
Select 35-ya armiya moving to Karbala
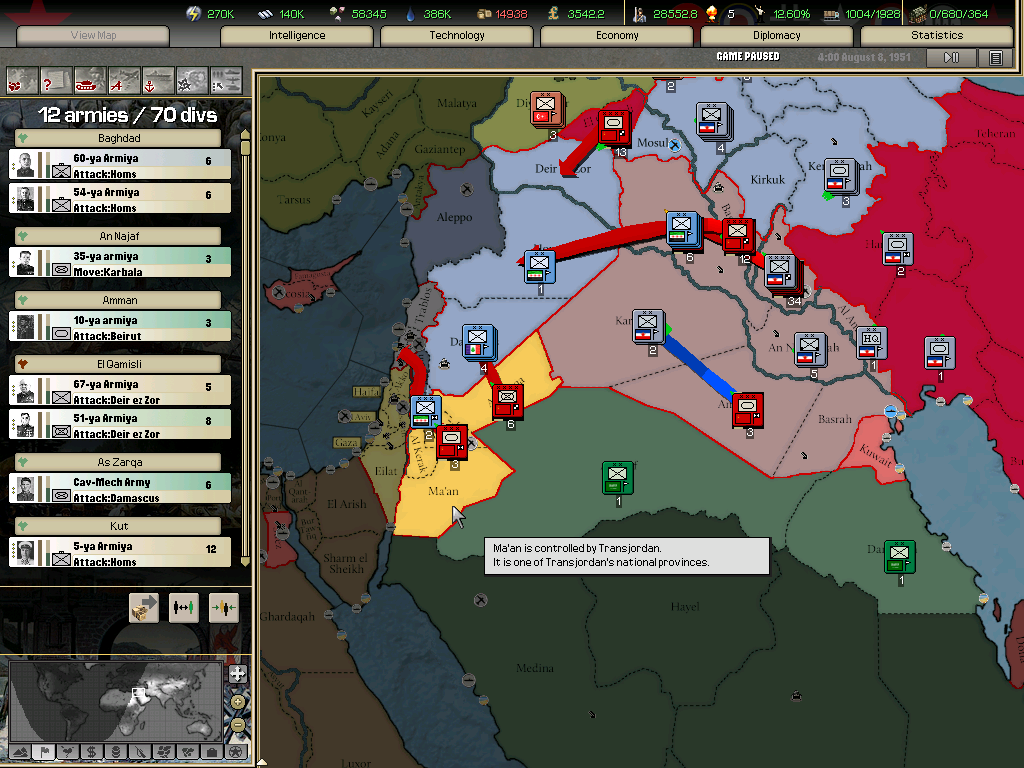tap(120, 263)
